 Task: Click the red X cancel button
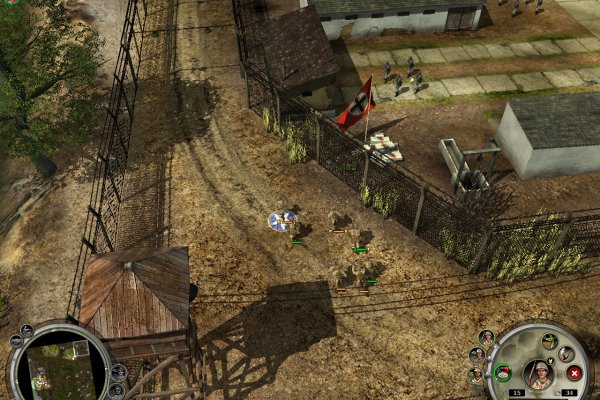[x=574, y=373]
